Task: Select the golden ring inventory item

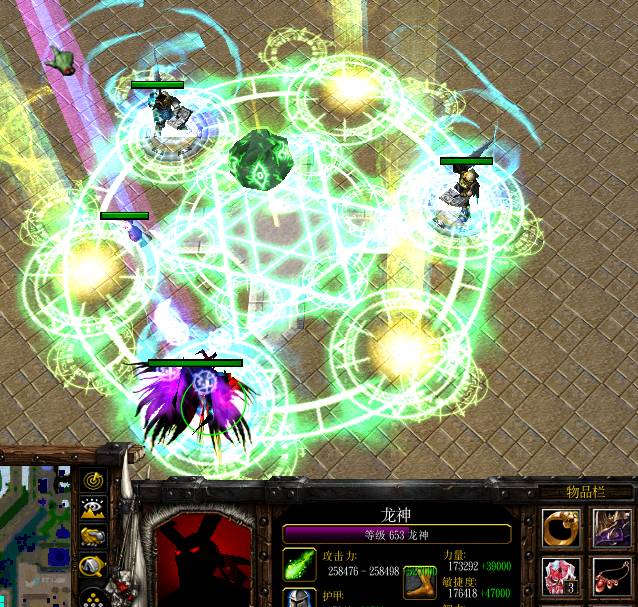Action: [560, 528]
